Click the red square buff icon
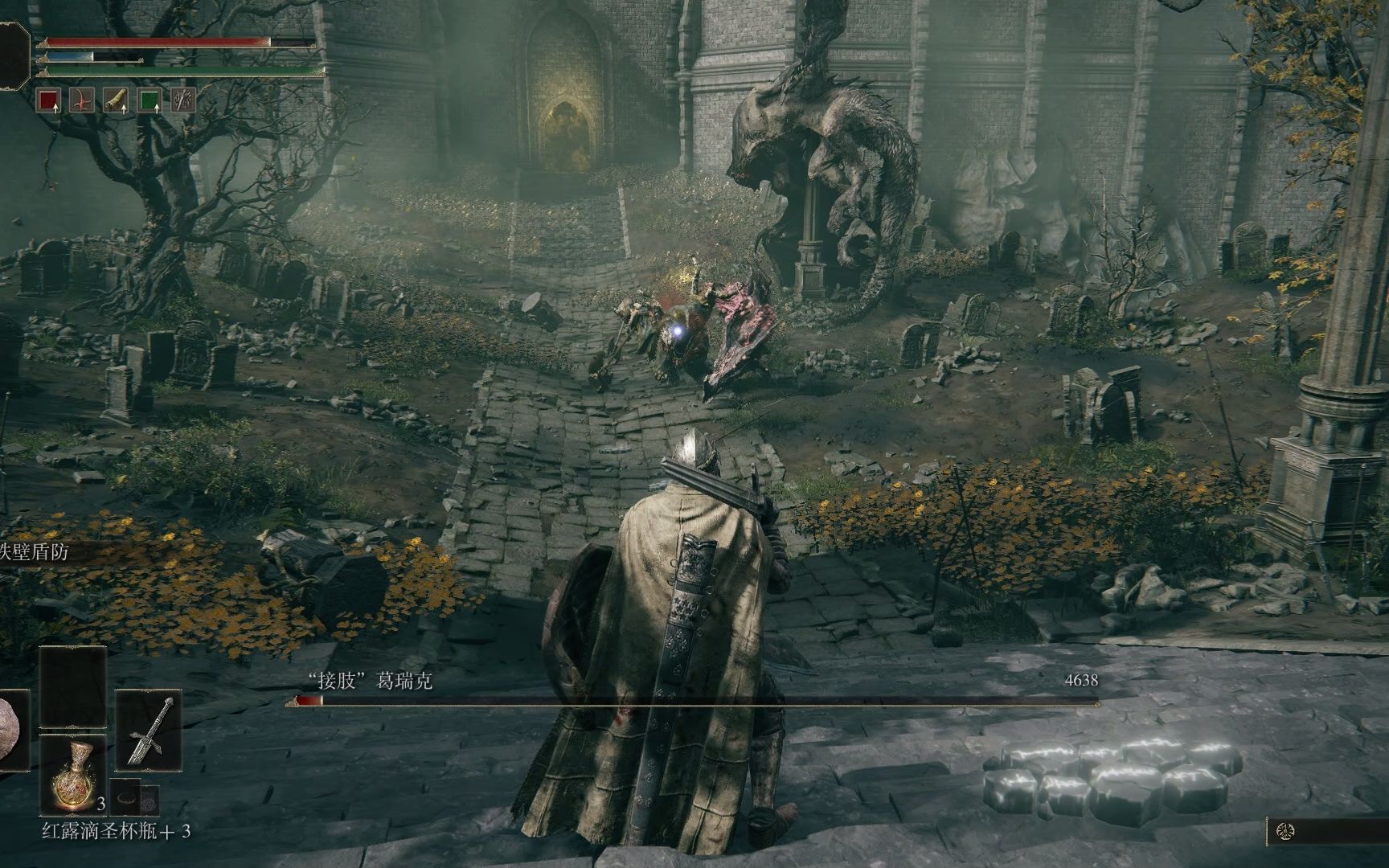 [50, 100]
